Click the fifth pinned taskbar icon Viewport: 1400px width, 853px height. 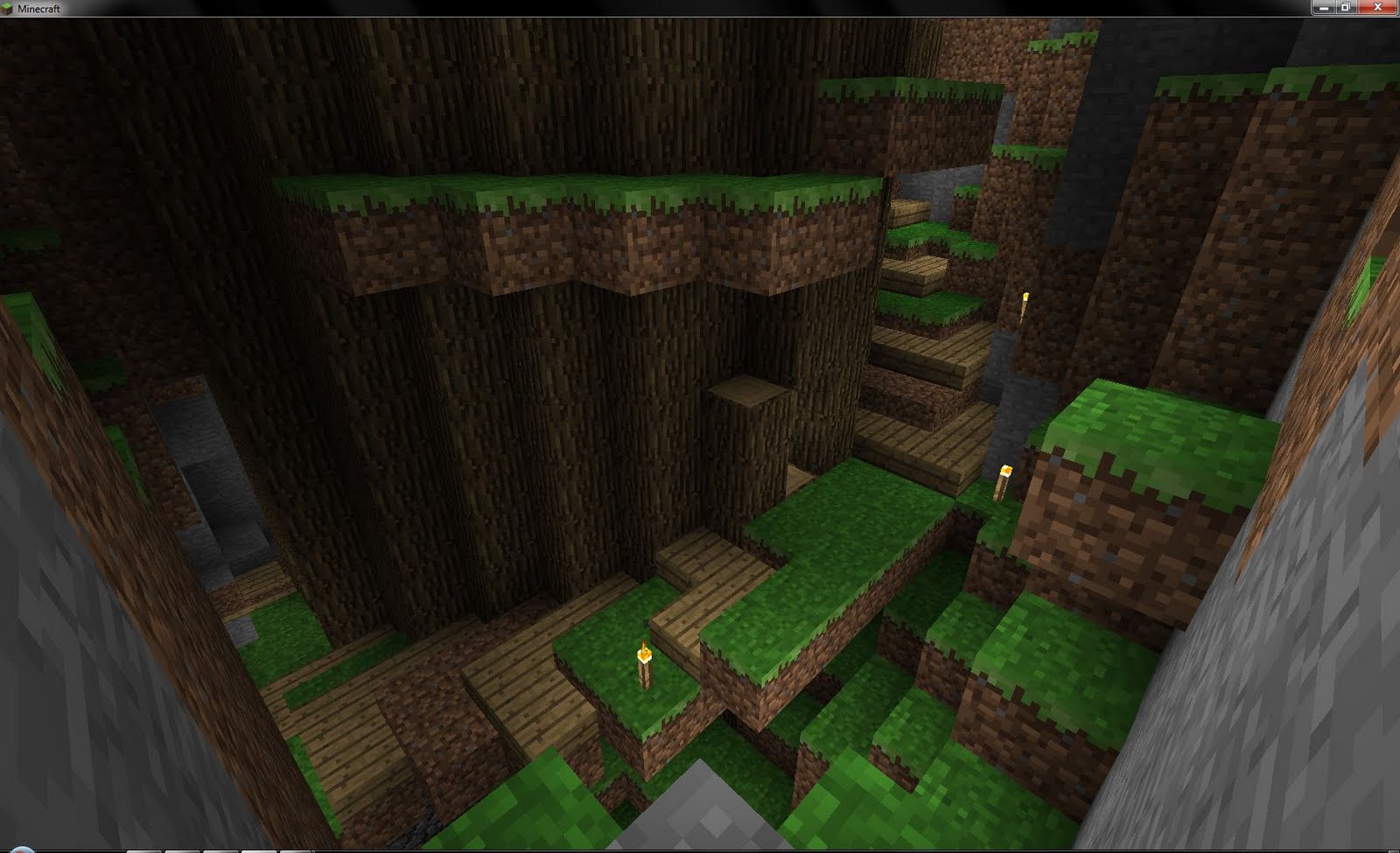pos(297,850)
